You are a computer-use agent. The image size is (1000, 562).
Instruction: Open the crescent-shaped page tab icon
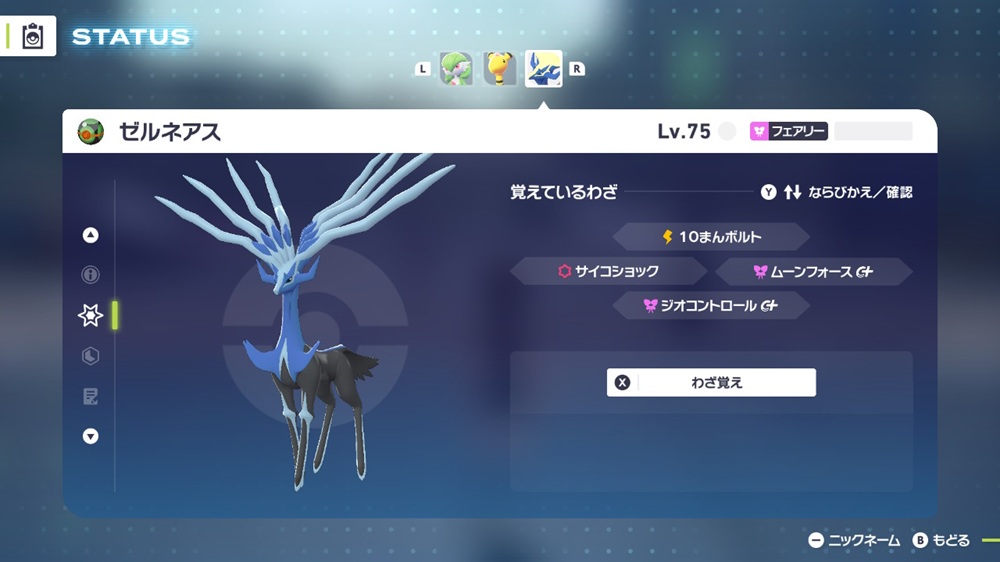[91, 356]
